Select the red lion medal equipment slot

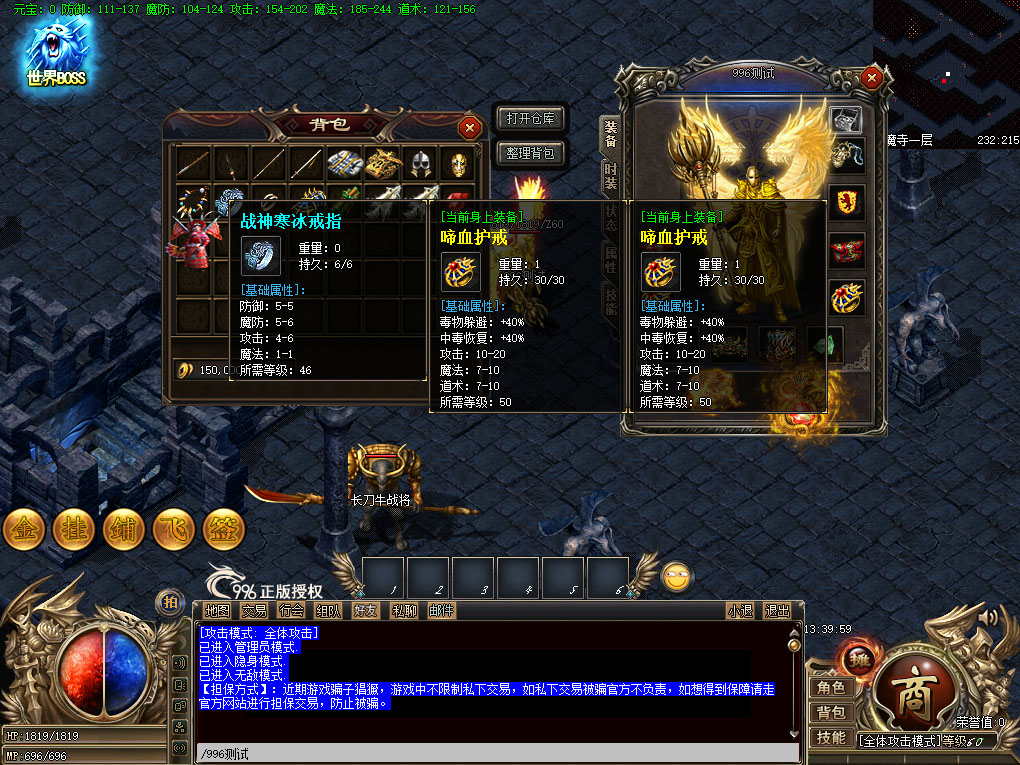[x=847, y=202]
